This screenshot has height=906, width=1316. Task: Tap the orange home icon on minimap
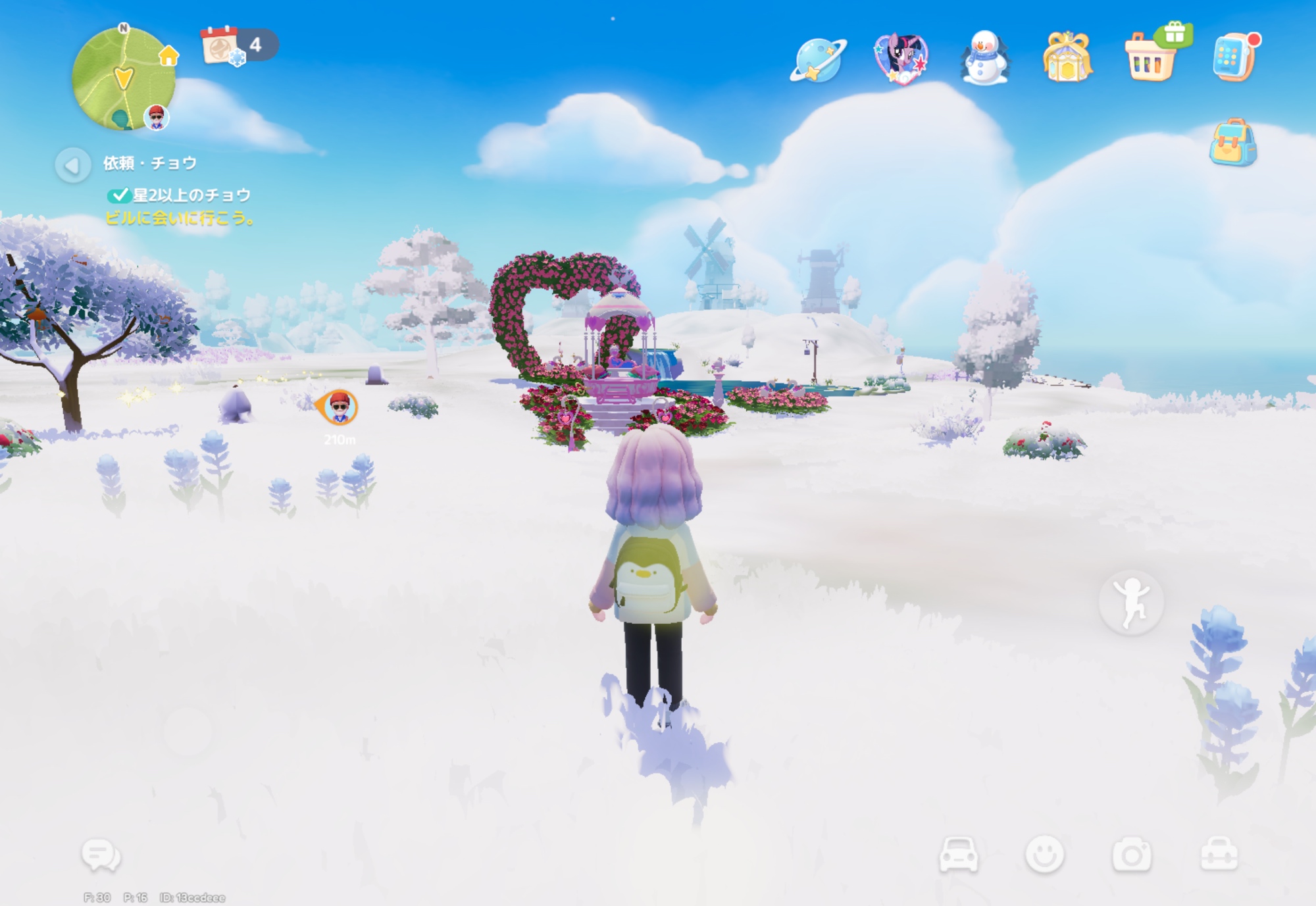pyautogui.click(x=168, y=56)
